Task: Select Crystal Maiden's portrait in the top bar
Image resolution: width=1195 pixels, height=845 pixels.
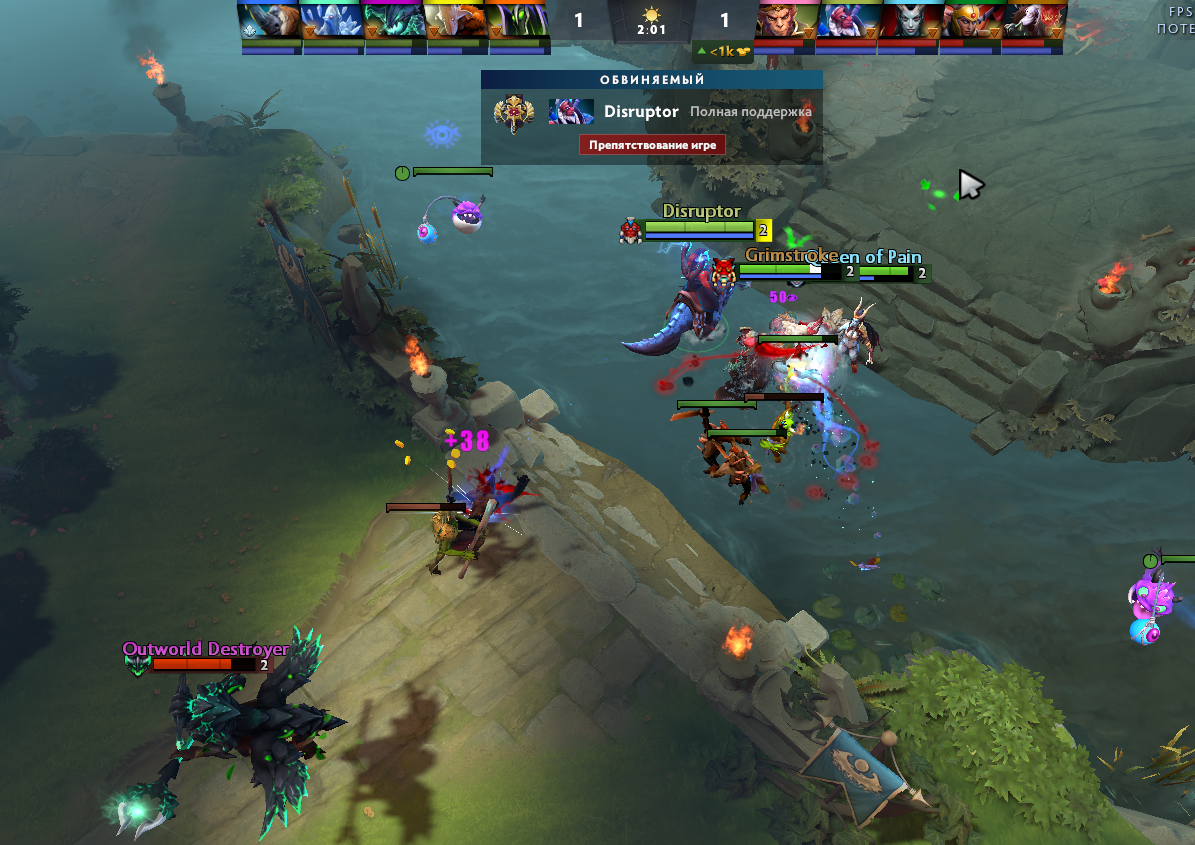Action: pos(333,21)
